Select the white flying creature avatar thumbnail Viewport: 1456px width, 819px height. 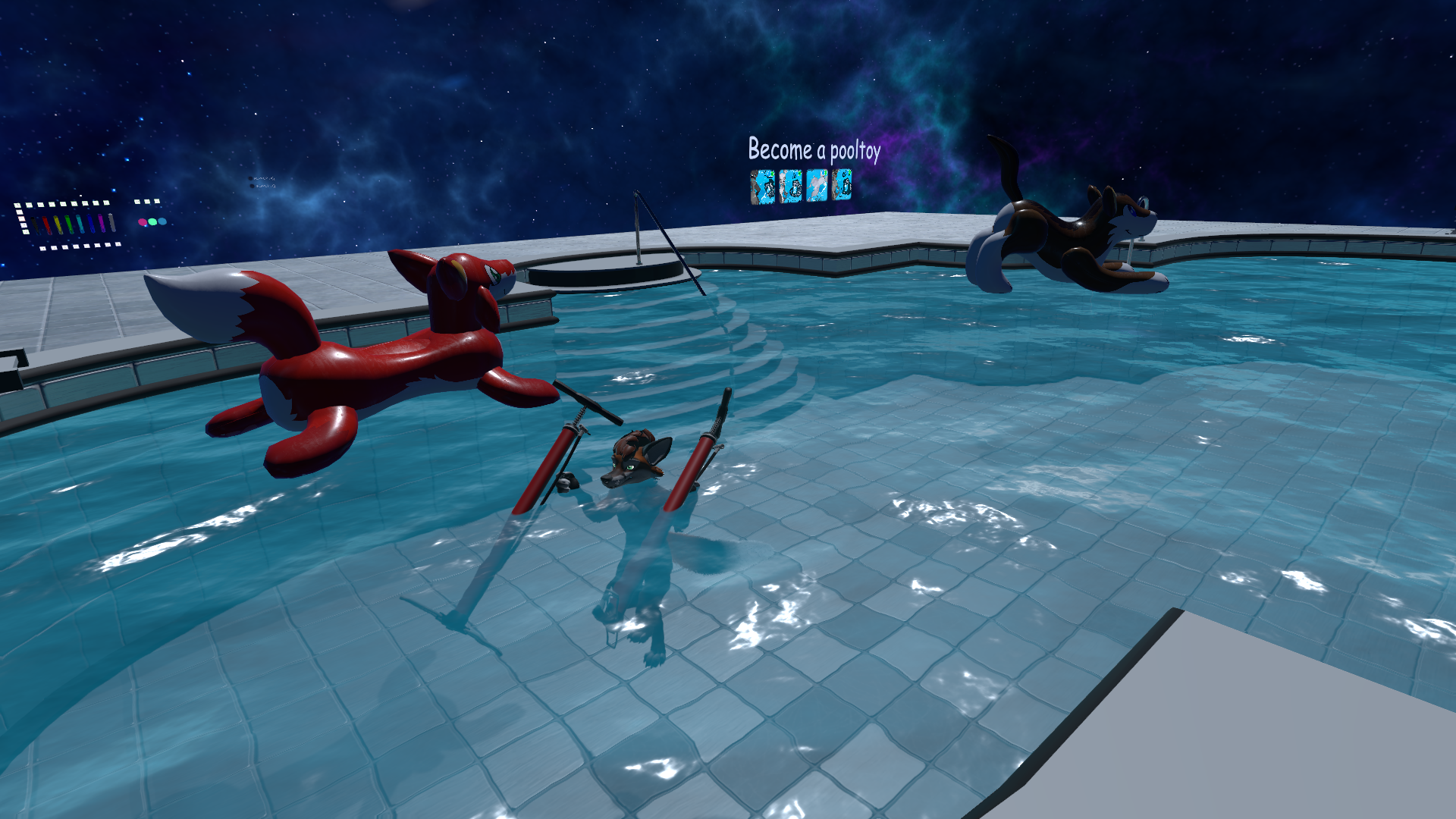pos(817,186)
